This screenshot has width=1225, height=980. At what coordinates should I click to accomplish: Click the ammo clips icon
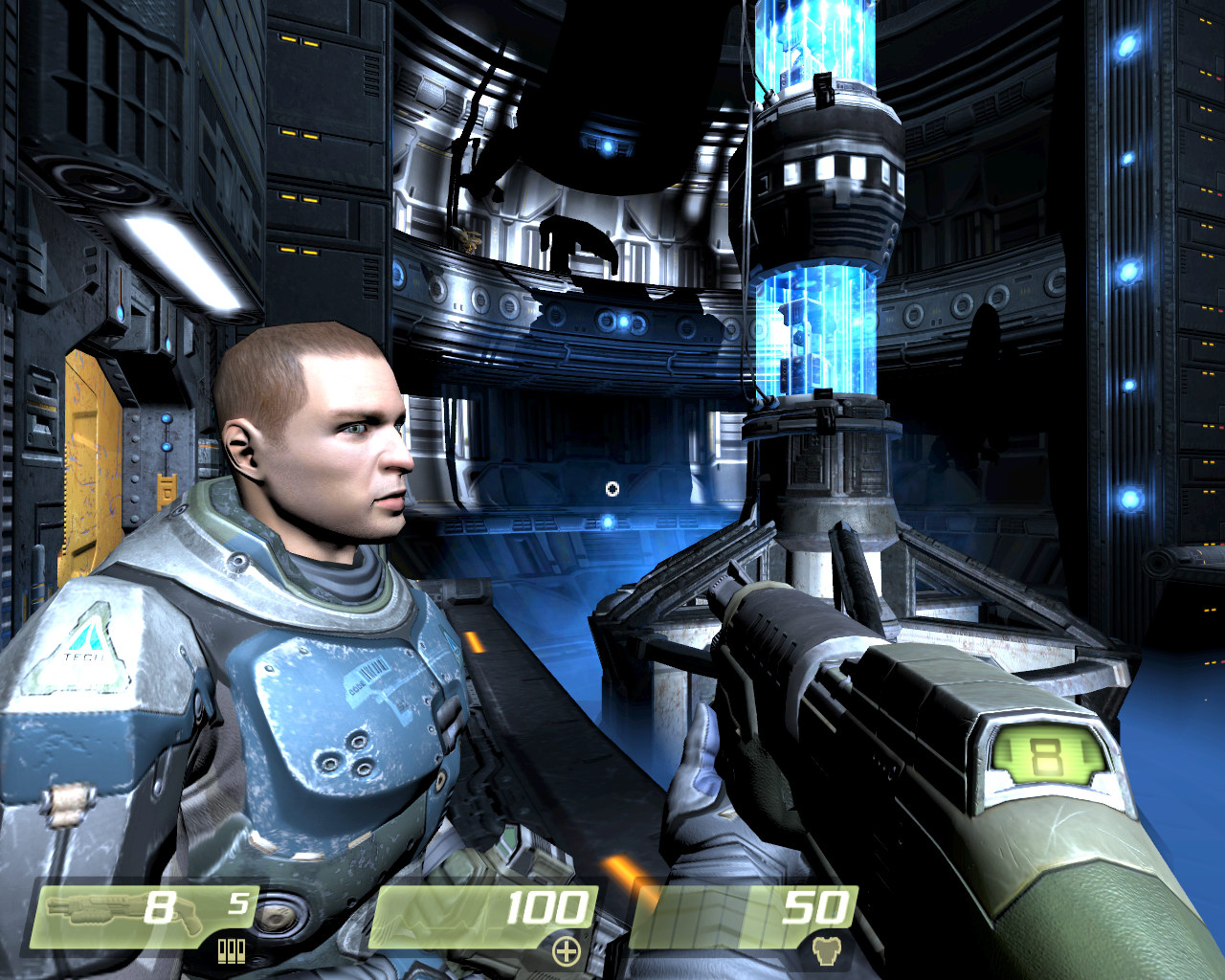coord(232,950)
